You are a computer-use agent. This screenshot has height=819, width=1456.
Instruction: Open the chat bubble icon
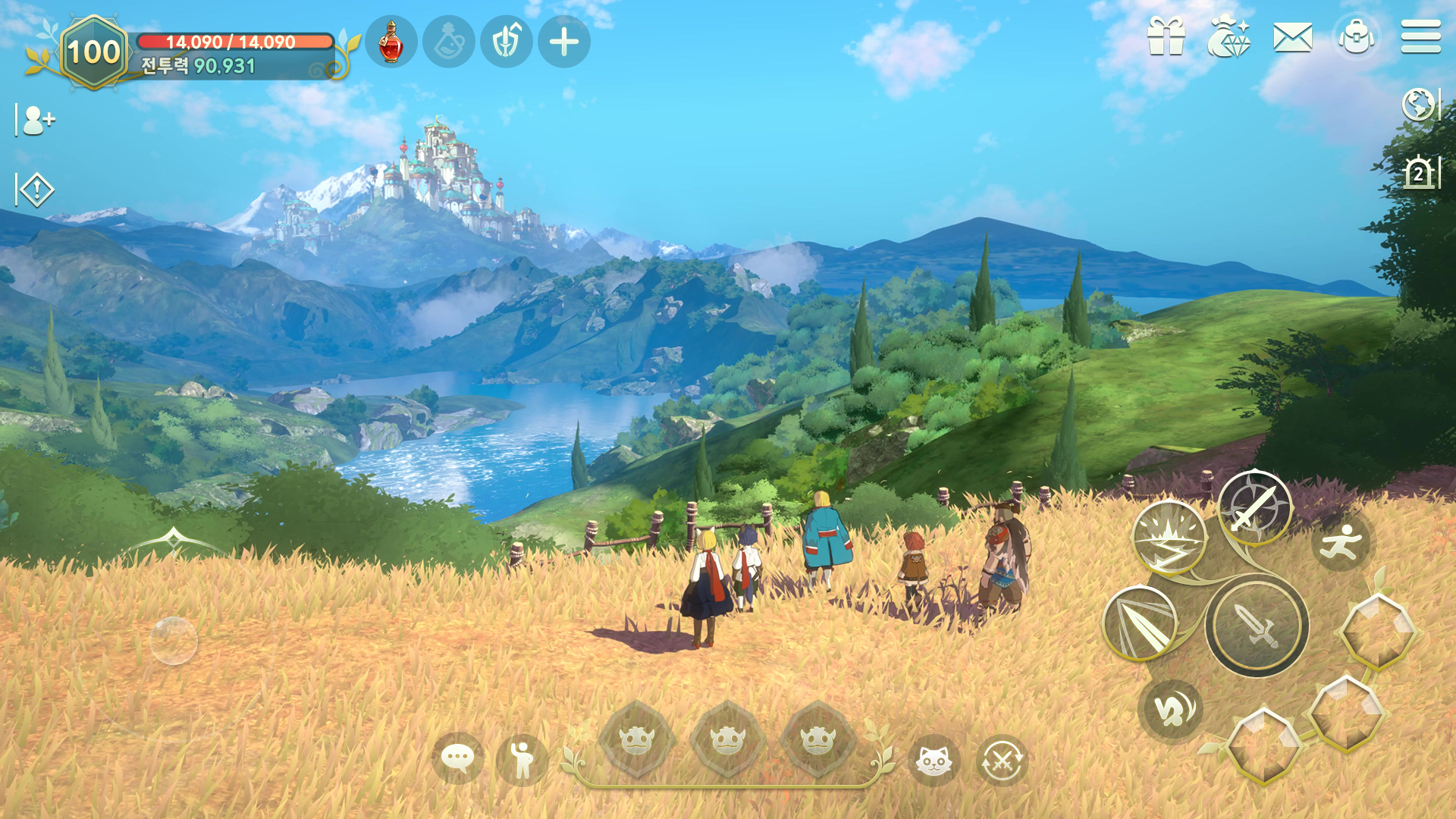point(458,758)
